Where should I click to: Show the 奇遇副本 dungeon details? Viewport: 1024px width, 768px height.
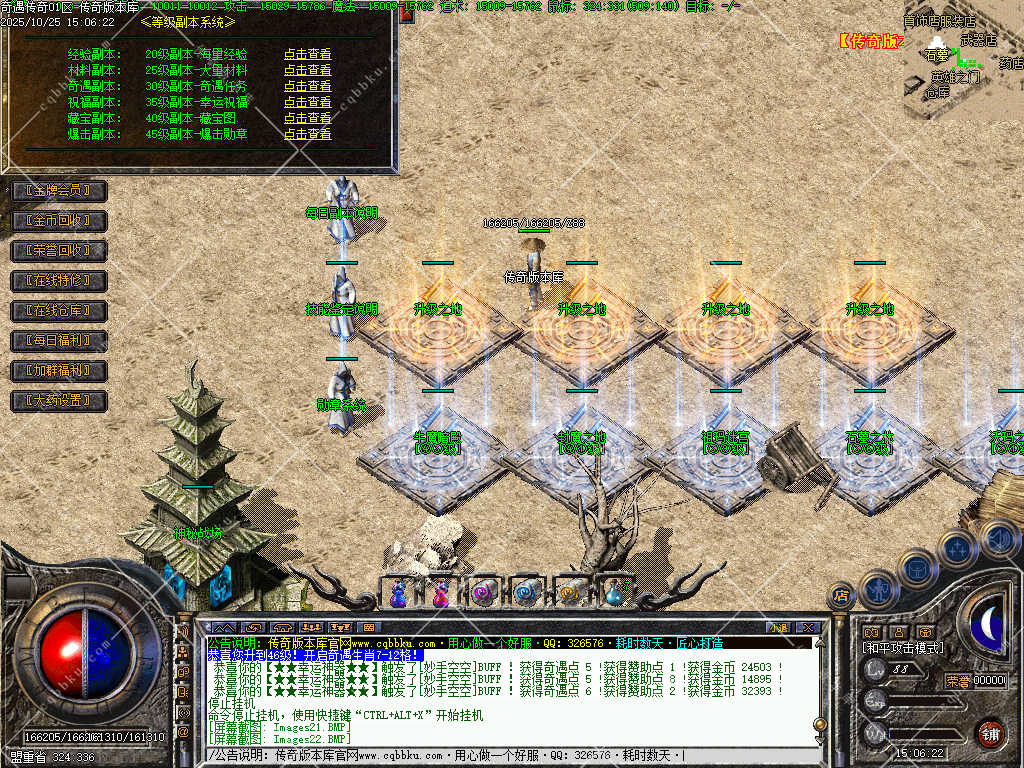pos(307,87)
